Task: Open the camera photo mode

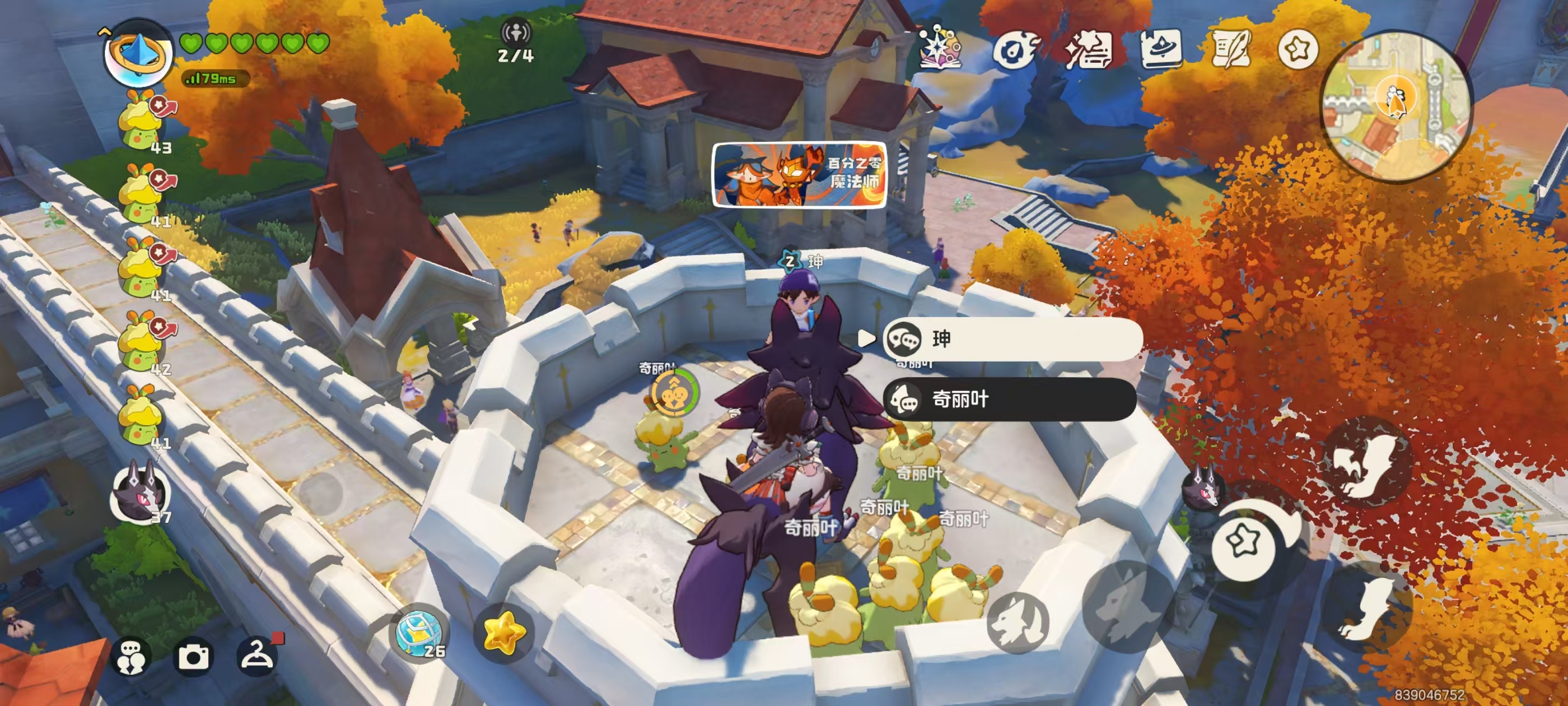Action: (193, 657)
